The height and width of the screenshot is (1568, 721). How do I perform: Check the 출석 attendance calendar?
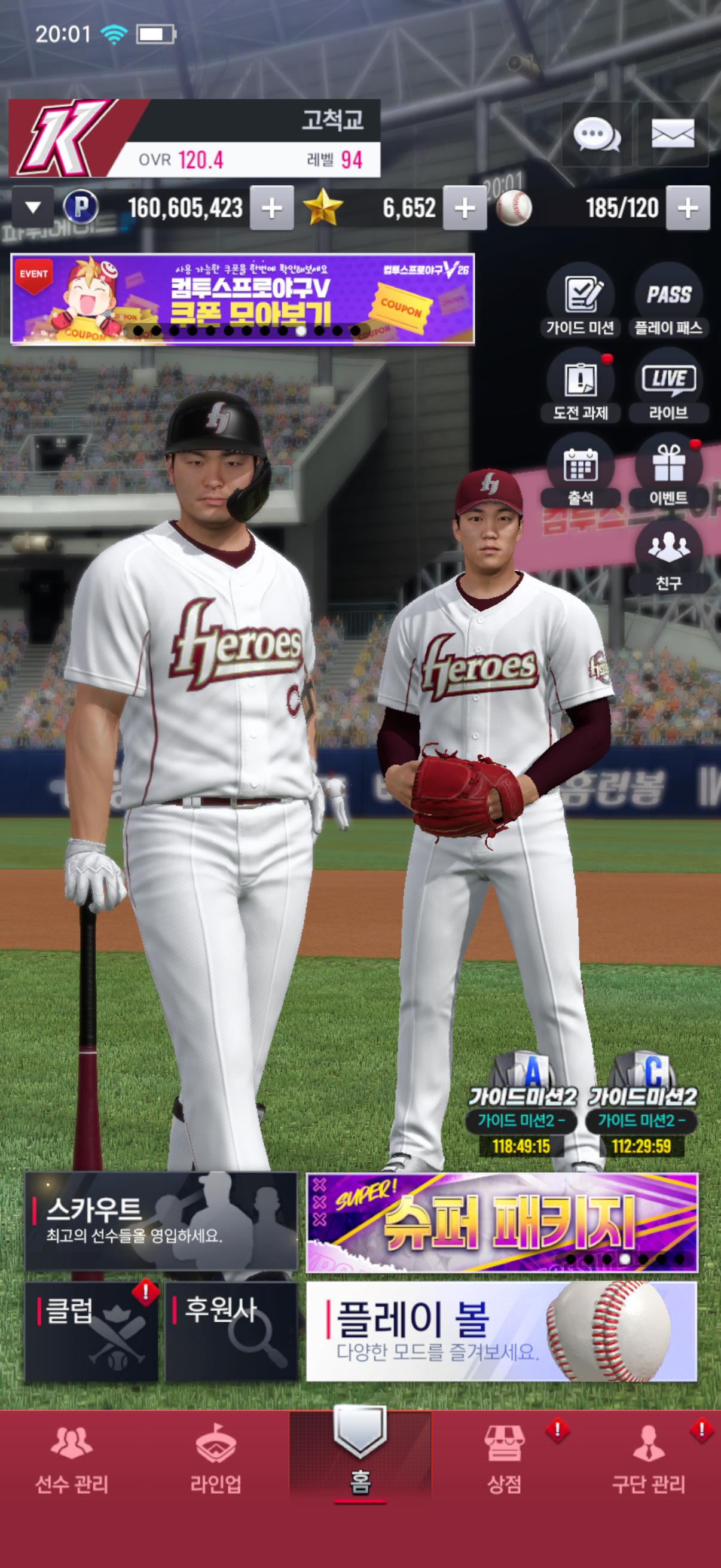(580, 471)
